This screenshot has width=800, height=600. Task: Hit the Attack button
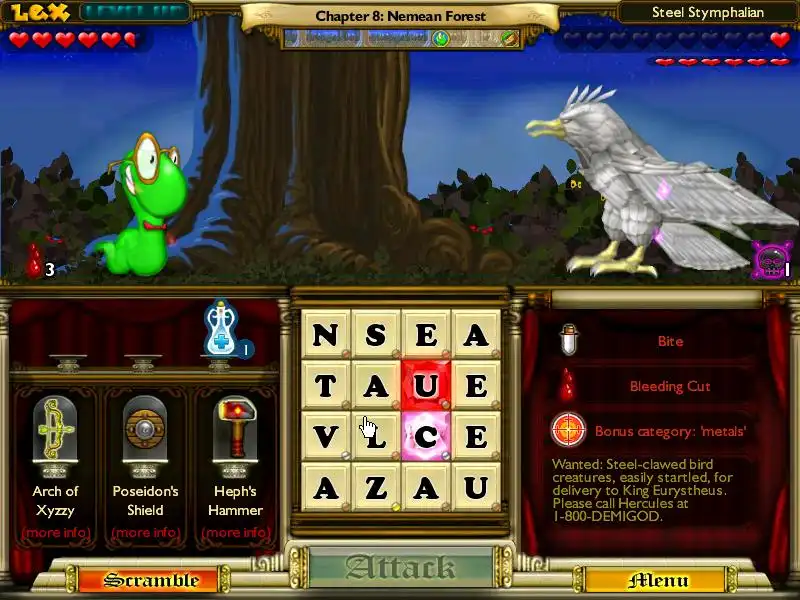[x=400, y=568]
